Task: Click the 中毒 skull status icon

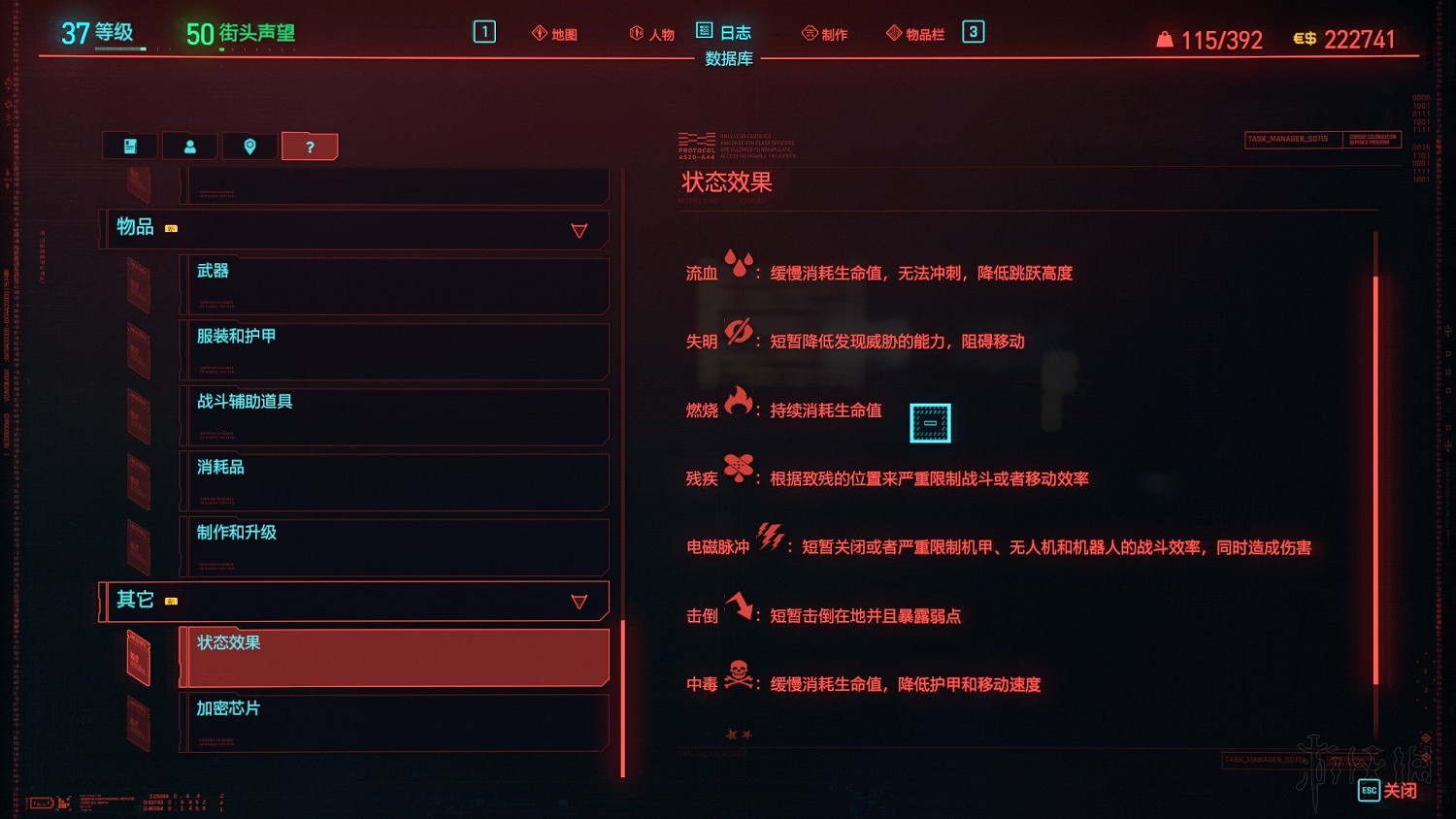Action: click(739, 681)
